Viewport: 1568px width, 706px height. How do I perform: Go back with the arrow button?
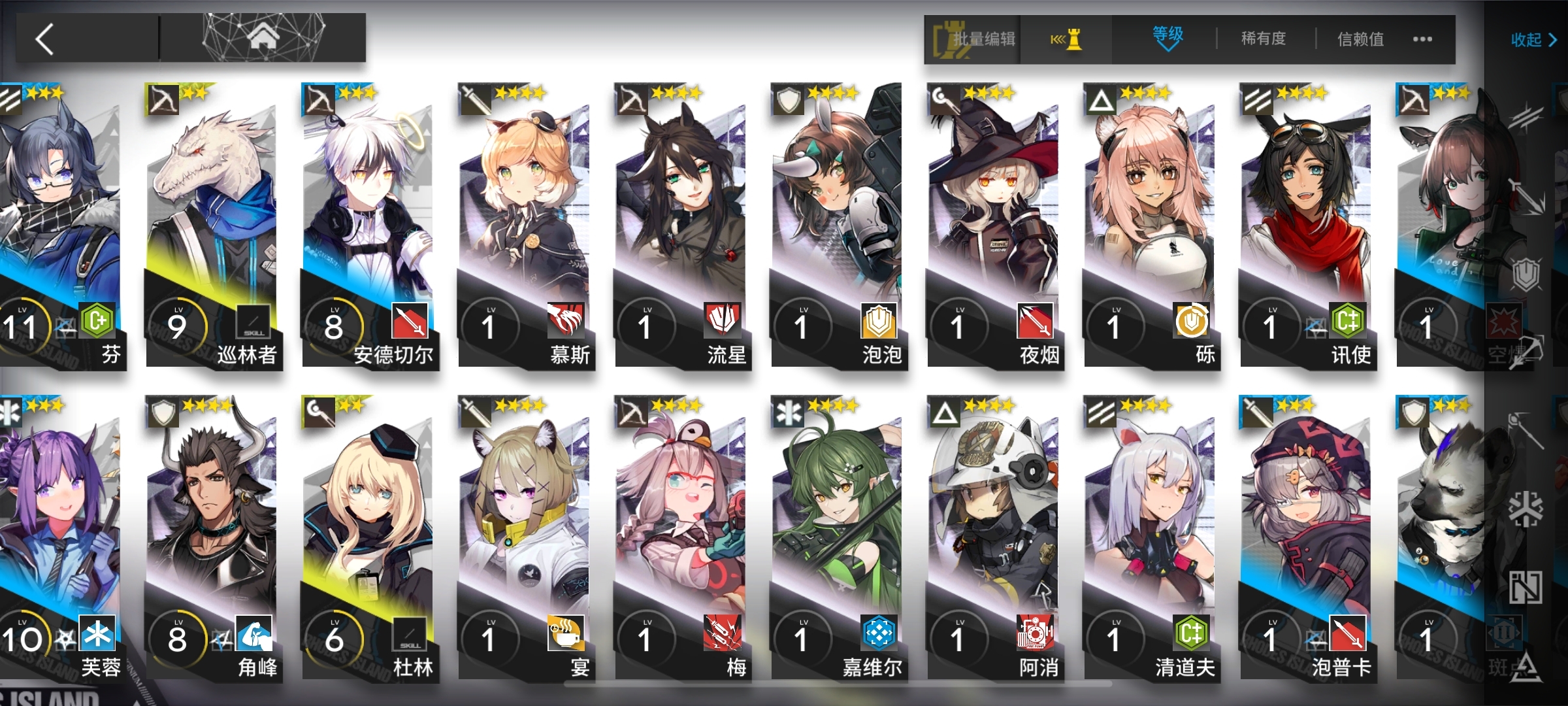[44, 39]
